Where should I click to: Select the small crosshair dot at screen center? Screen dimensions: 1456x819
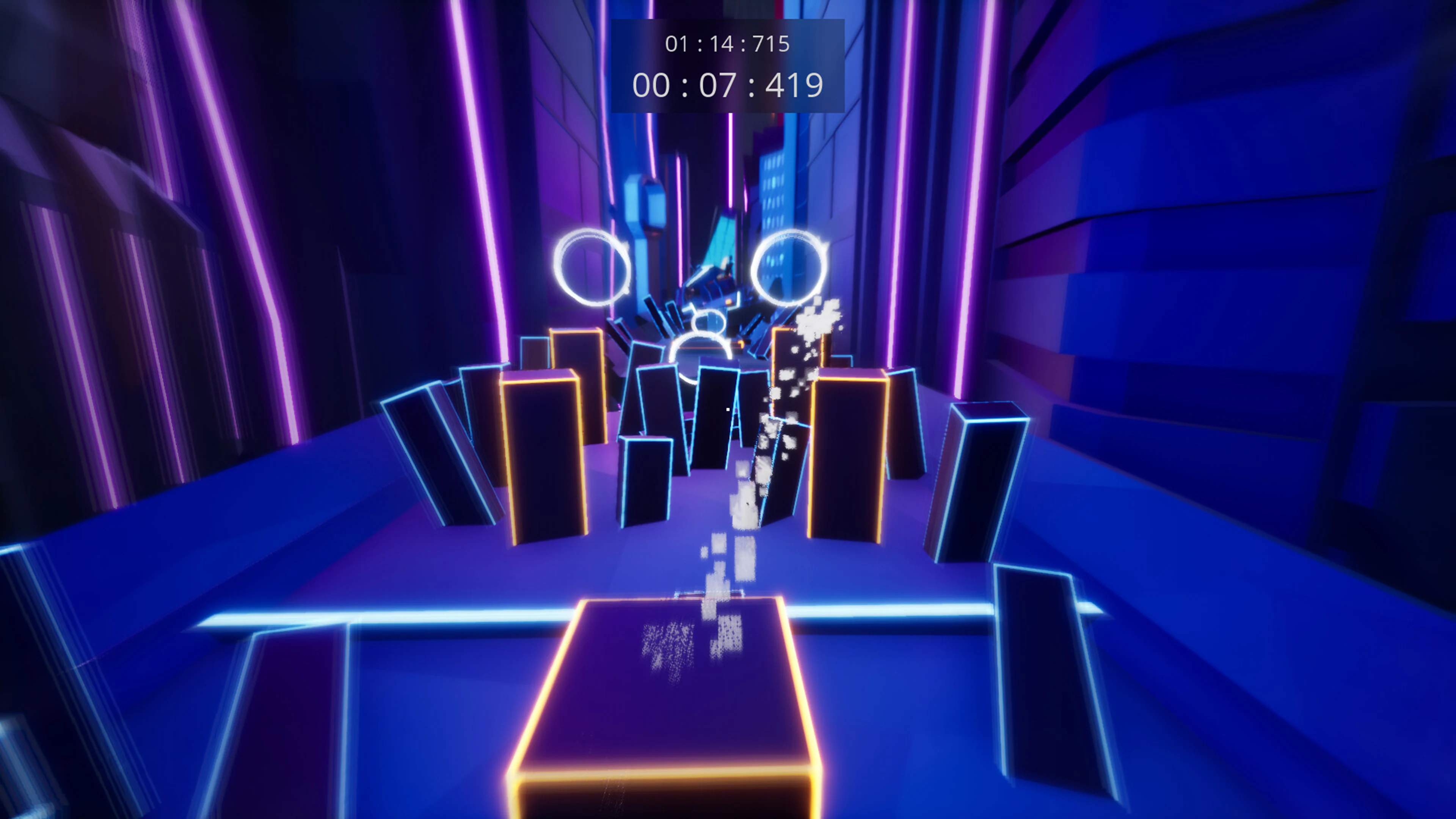[728, 409]
